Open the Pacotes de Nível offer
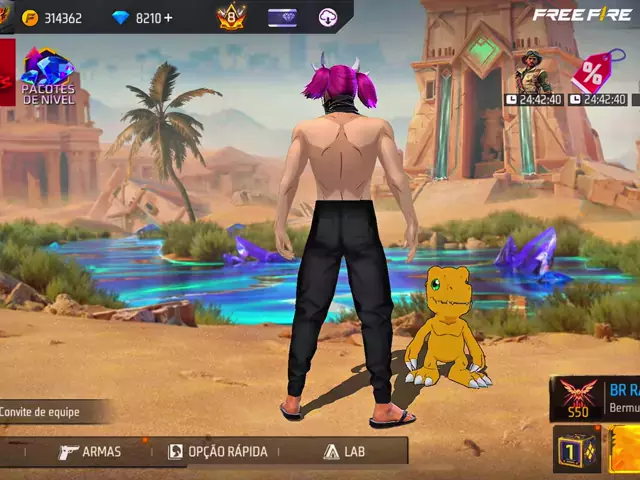Screen dimensions: 640x480 coord(47,75)
